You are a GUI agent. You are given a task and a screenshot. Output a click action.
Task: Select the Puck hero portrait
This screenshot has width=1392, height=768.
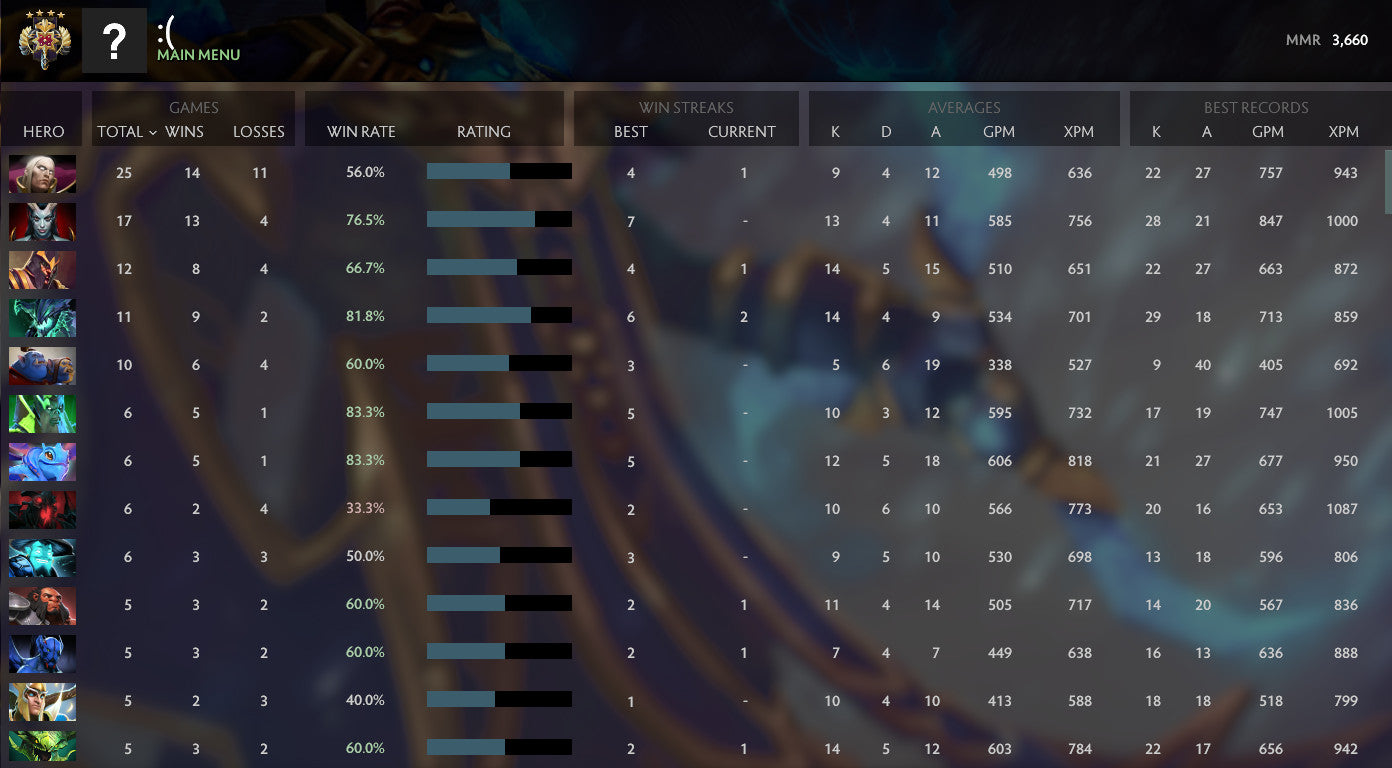pyautogui.click(x=42, y=461)
